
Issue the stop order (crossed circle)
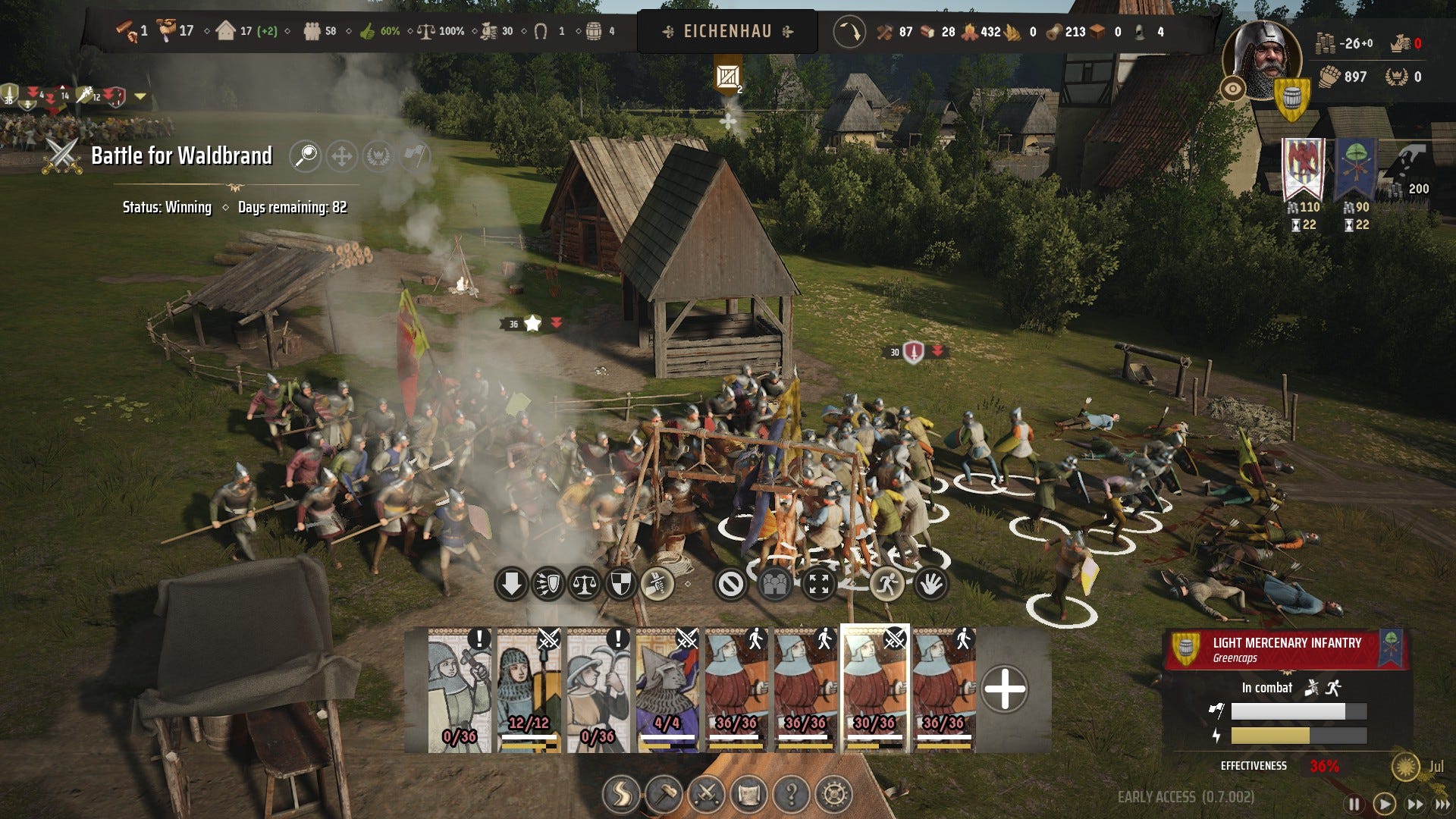point(731,585)
